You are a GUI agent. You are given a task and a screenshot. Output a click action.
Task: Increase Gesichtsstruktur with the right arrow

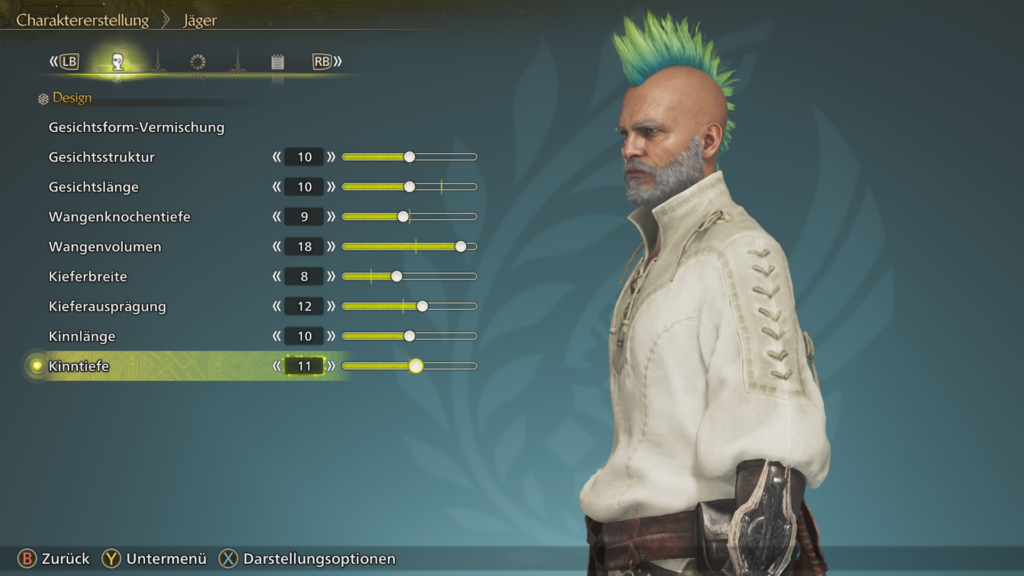click(x=331, y=157)
